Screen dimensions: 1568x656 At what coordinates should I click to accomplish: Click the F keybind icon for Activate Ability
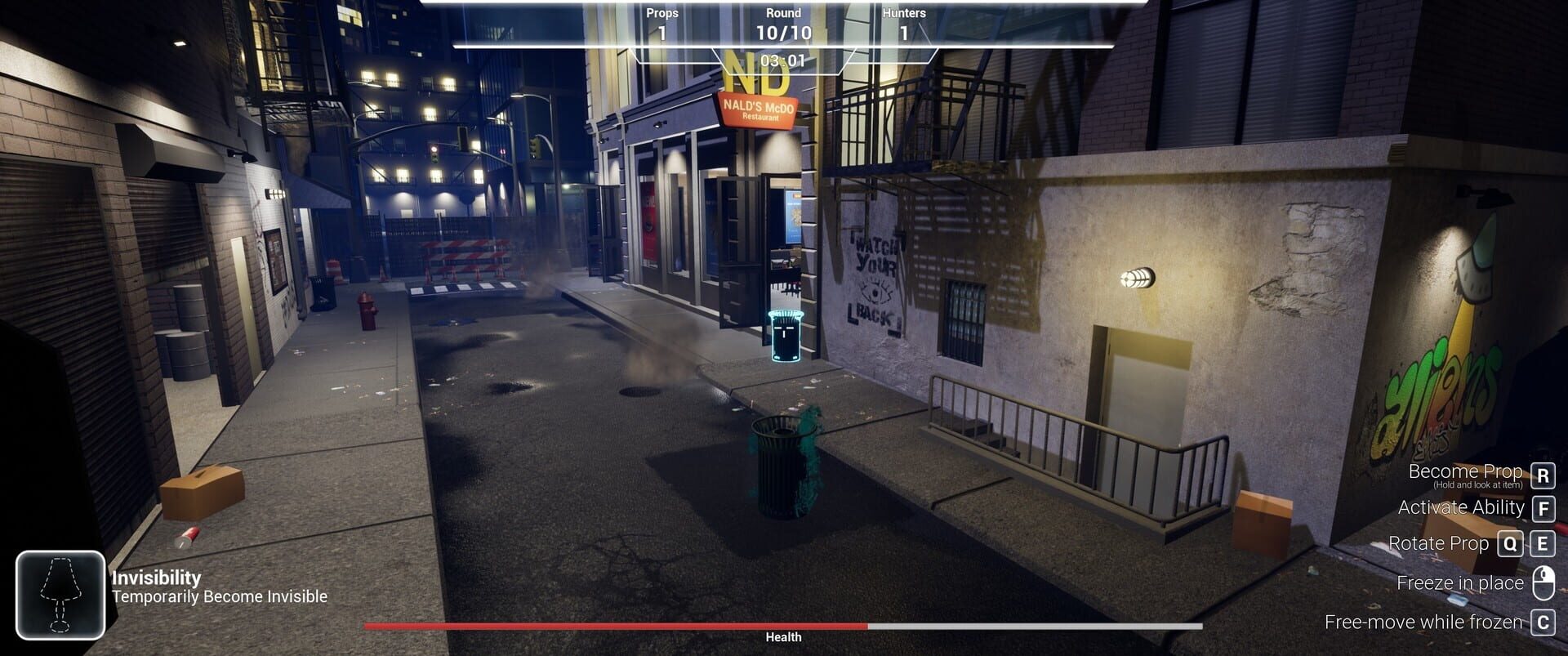(x=1542, y=508)
